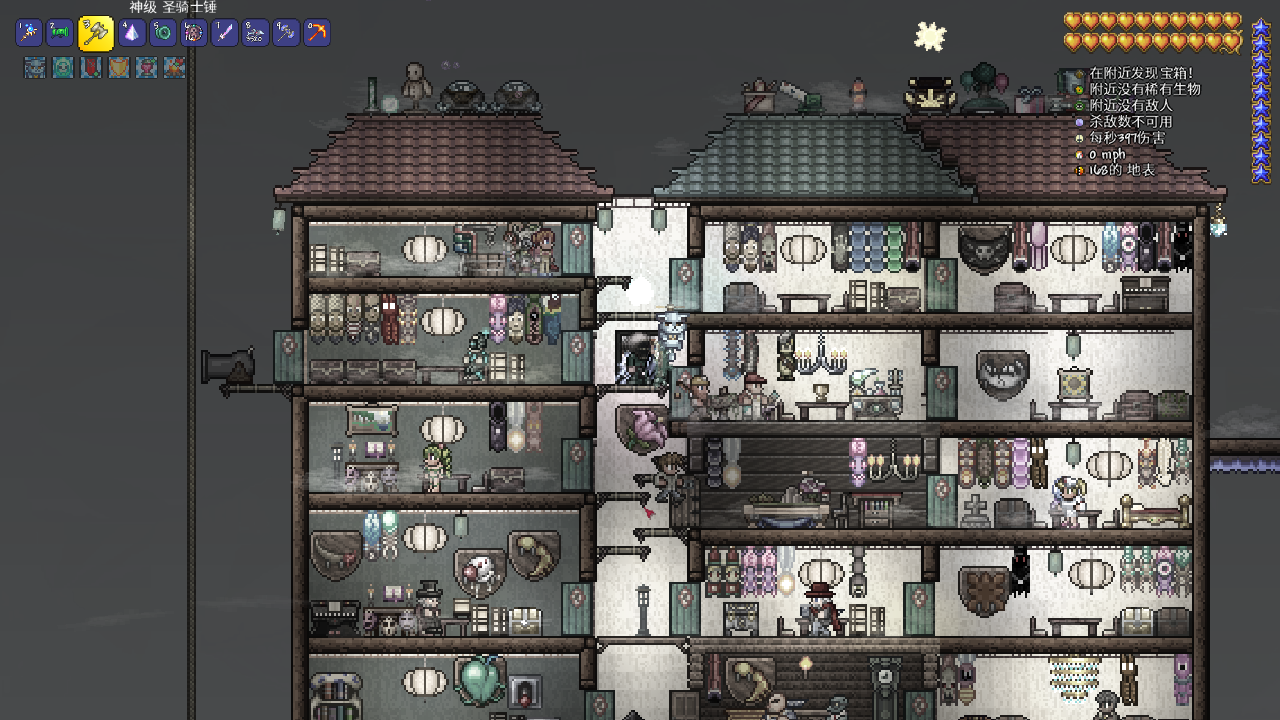Viewport: 1280px width, 720px height.
Task: Click the green smiling face buff icon
Action: (x=63, y=67)
